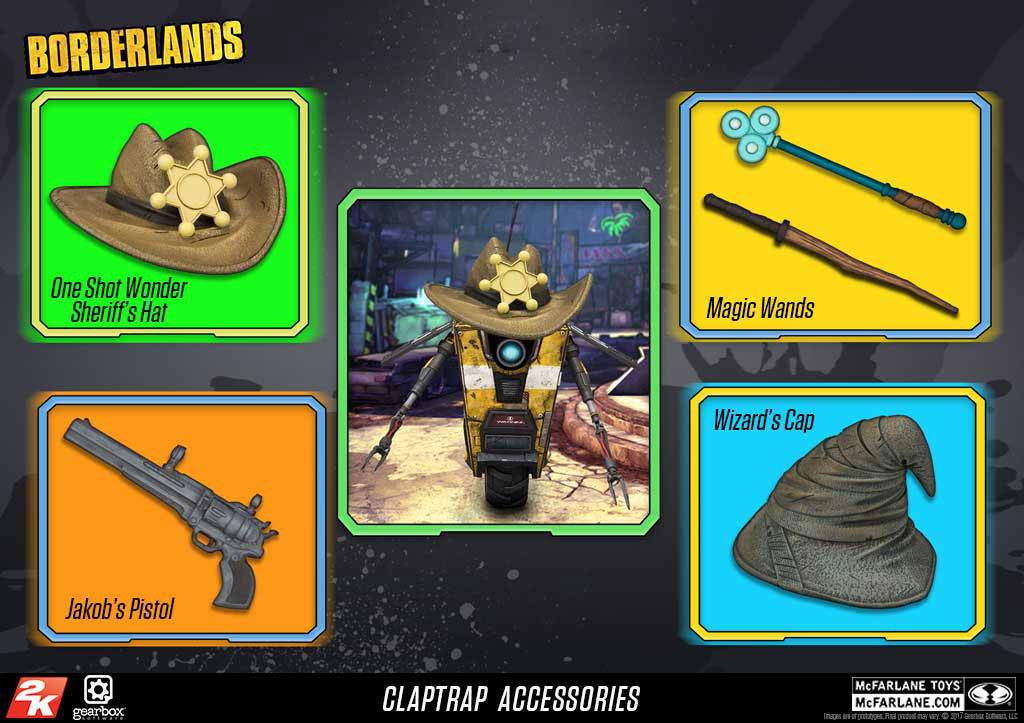Select the Magic Wands card
This screenshot has width=1024, height=723.
coord(834,214)
